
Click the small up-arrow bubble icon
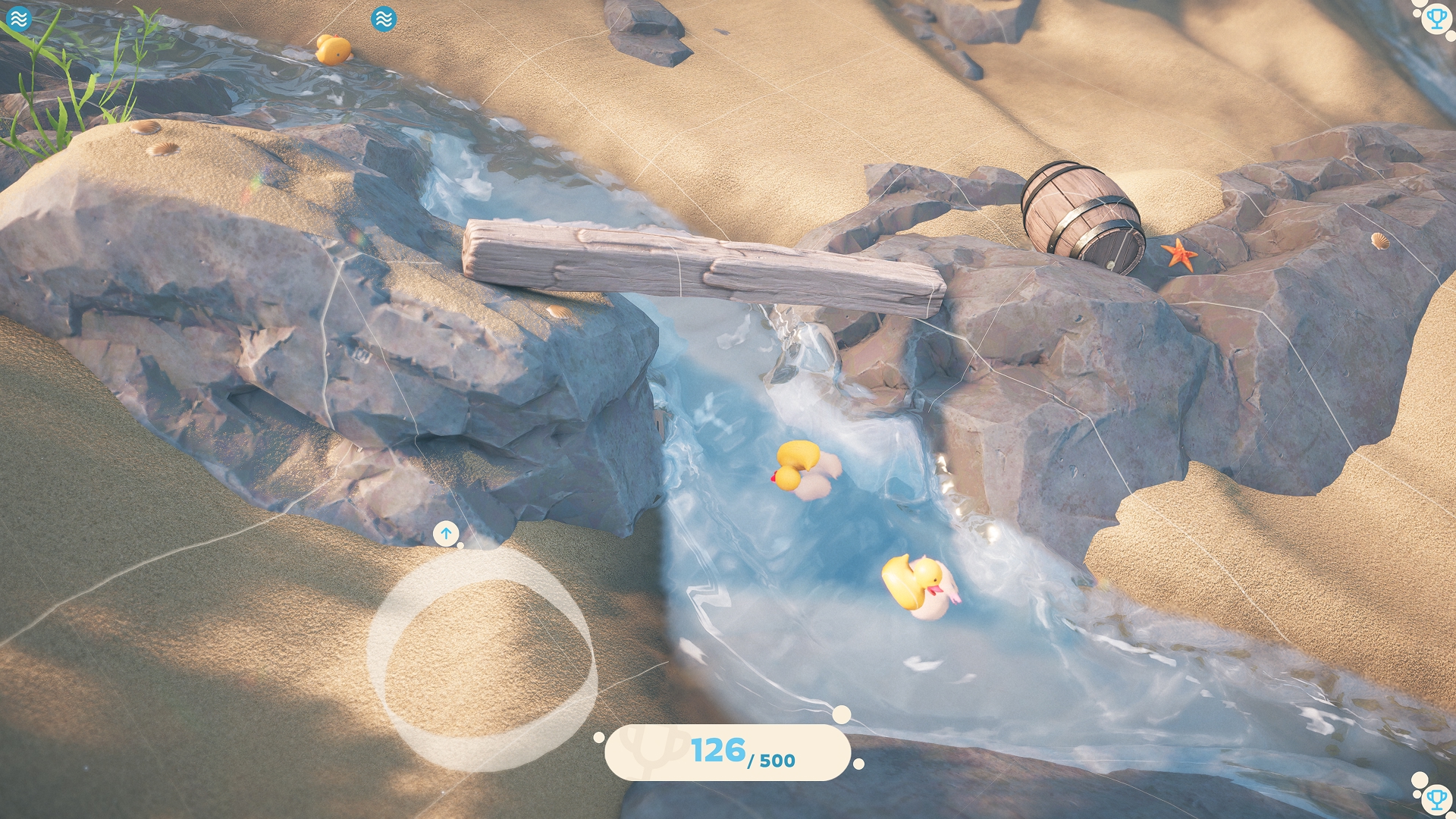pos(446,533)
